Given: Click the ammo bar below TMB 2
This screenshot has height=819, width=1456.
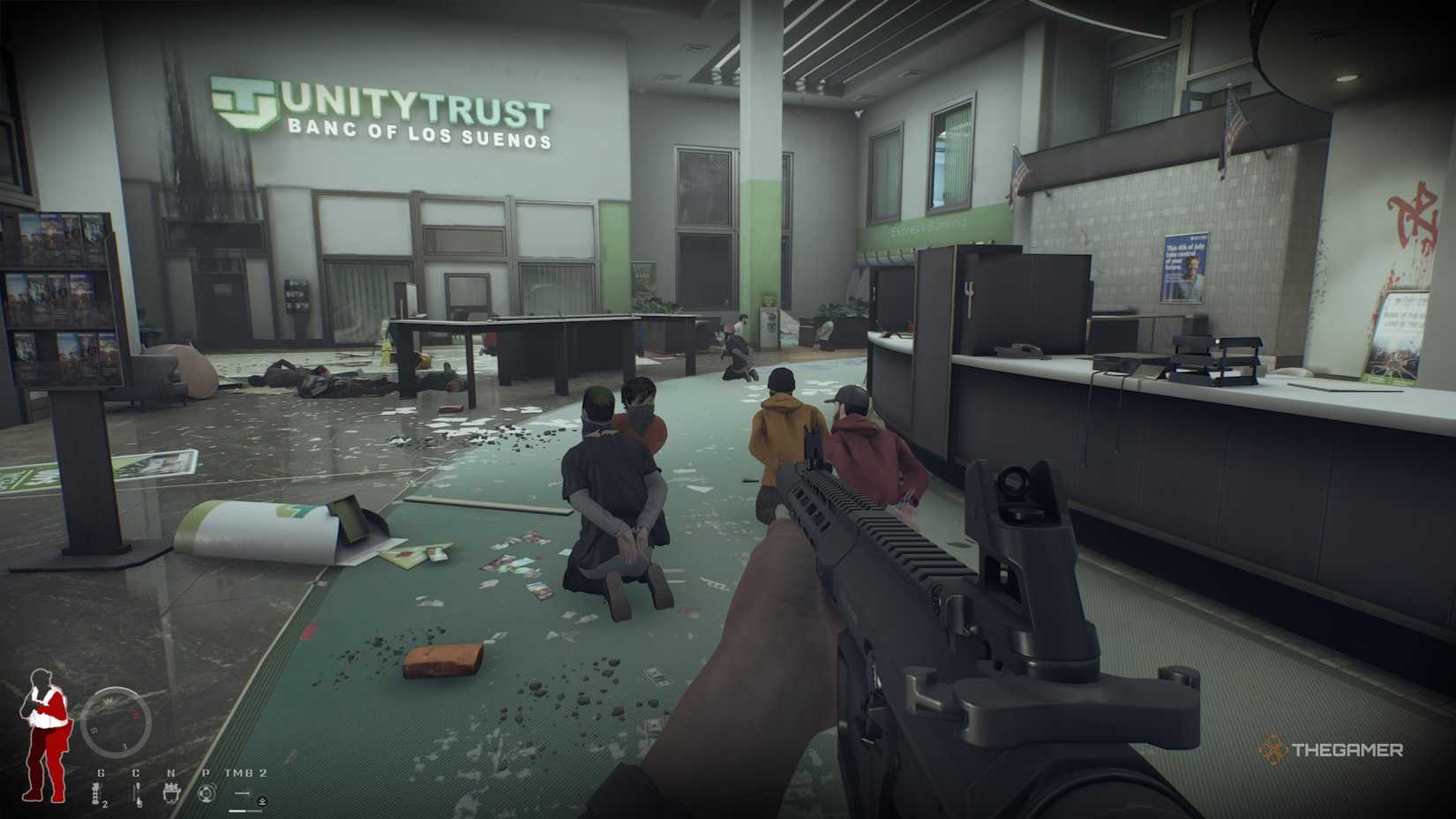Looking at the screenshot, I should [244, 810].
